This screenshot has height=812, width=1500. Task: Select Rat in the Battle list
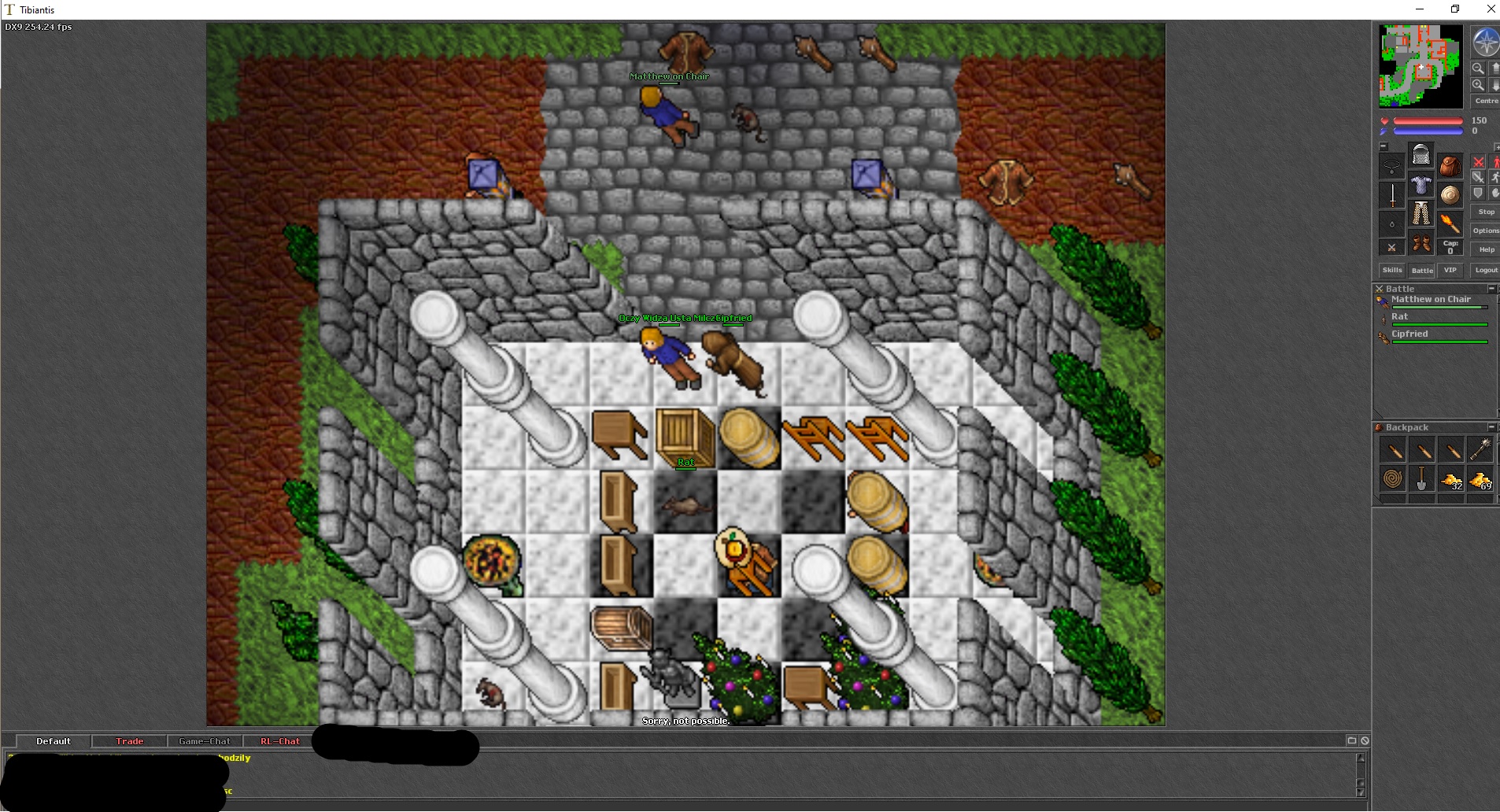[1399, 317]
